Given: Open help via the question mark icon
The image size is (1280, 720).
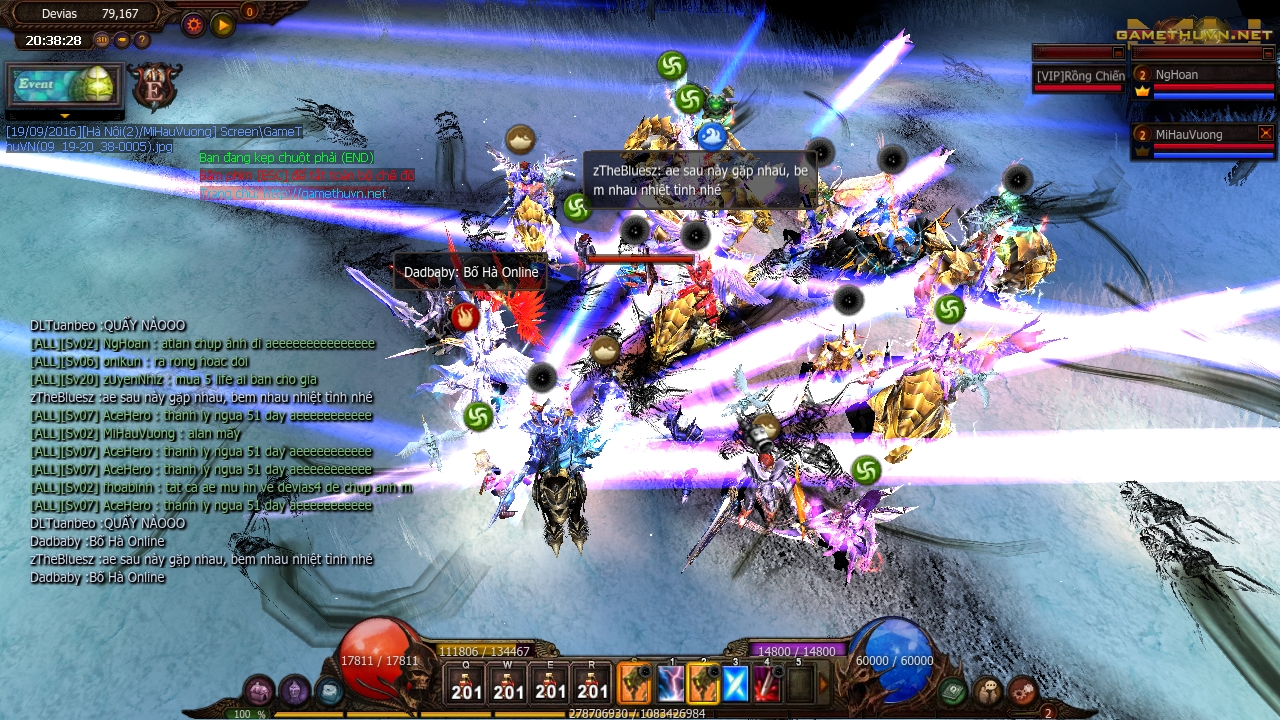Looking at the screenshot, I should (142, 40).
